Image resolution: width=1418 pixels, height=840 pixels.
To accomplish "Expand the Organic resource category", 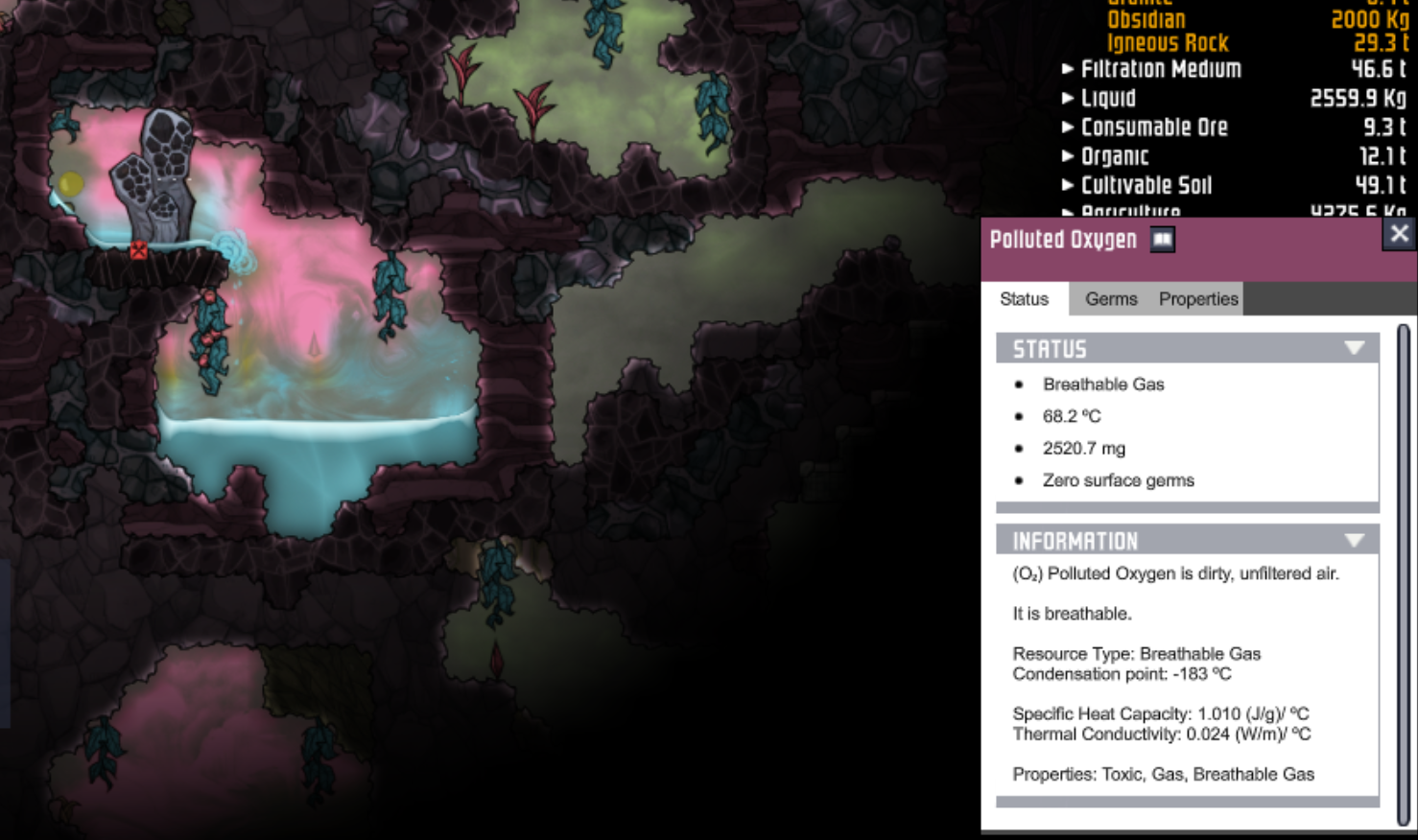I will pyautogui.click(x=1068, y=156).
